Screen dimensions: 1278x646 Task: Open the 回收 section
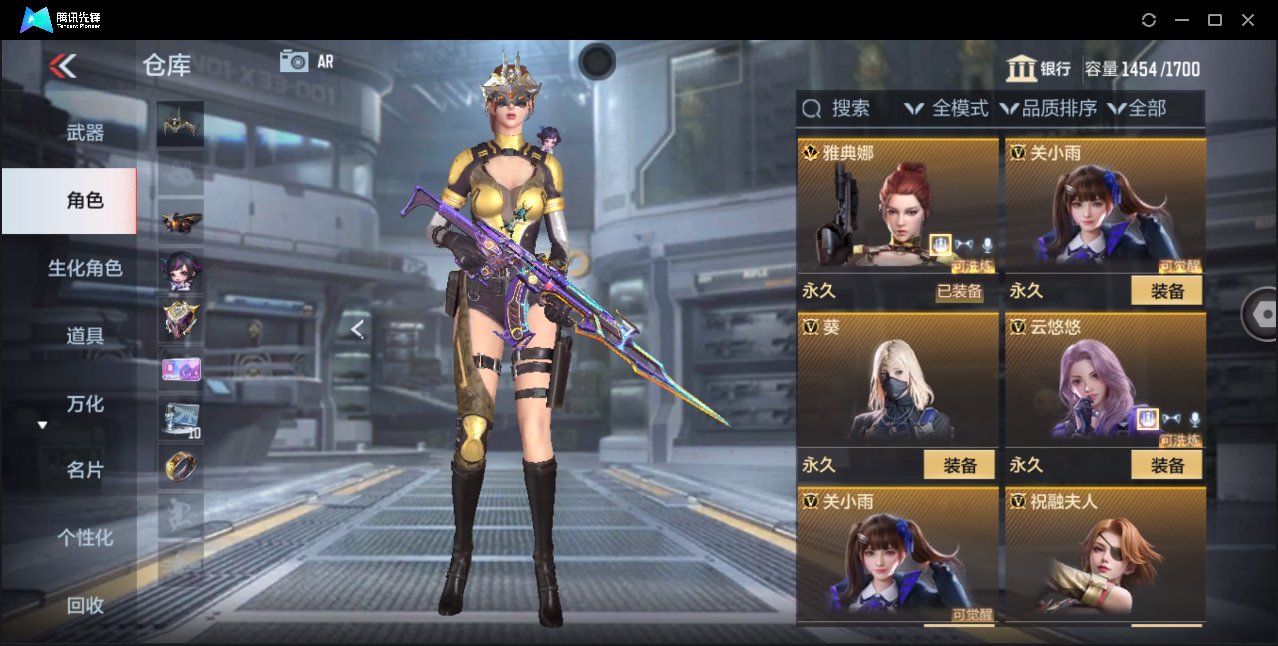pyautogui.click(x=85, y=604)
